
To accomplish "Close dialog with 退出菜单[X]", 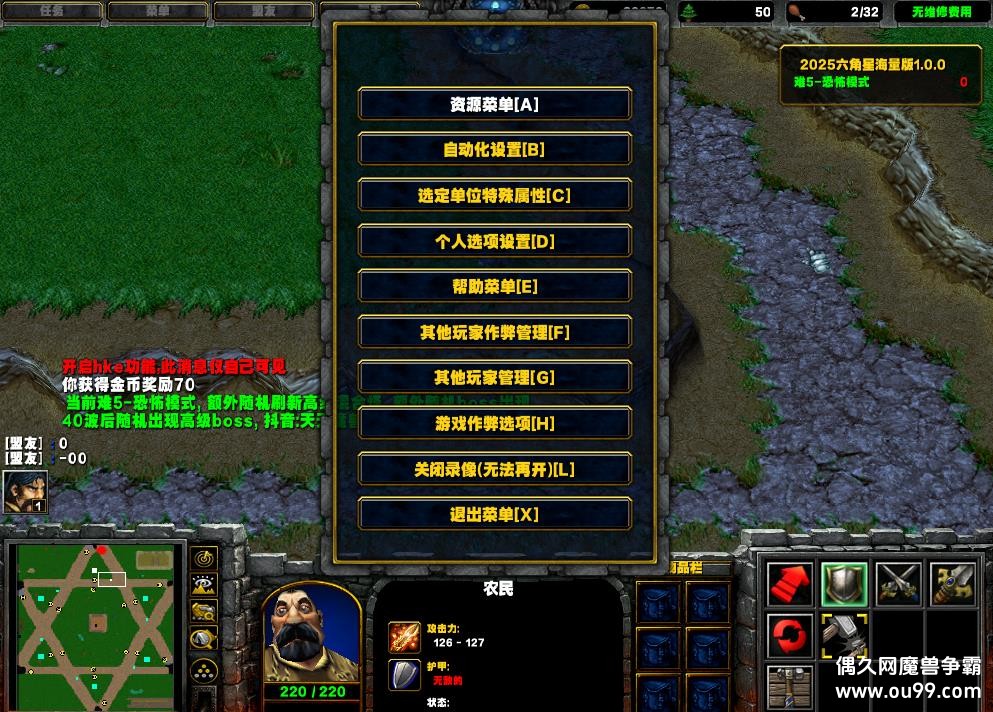I will click(x=494, y=515).
